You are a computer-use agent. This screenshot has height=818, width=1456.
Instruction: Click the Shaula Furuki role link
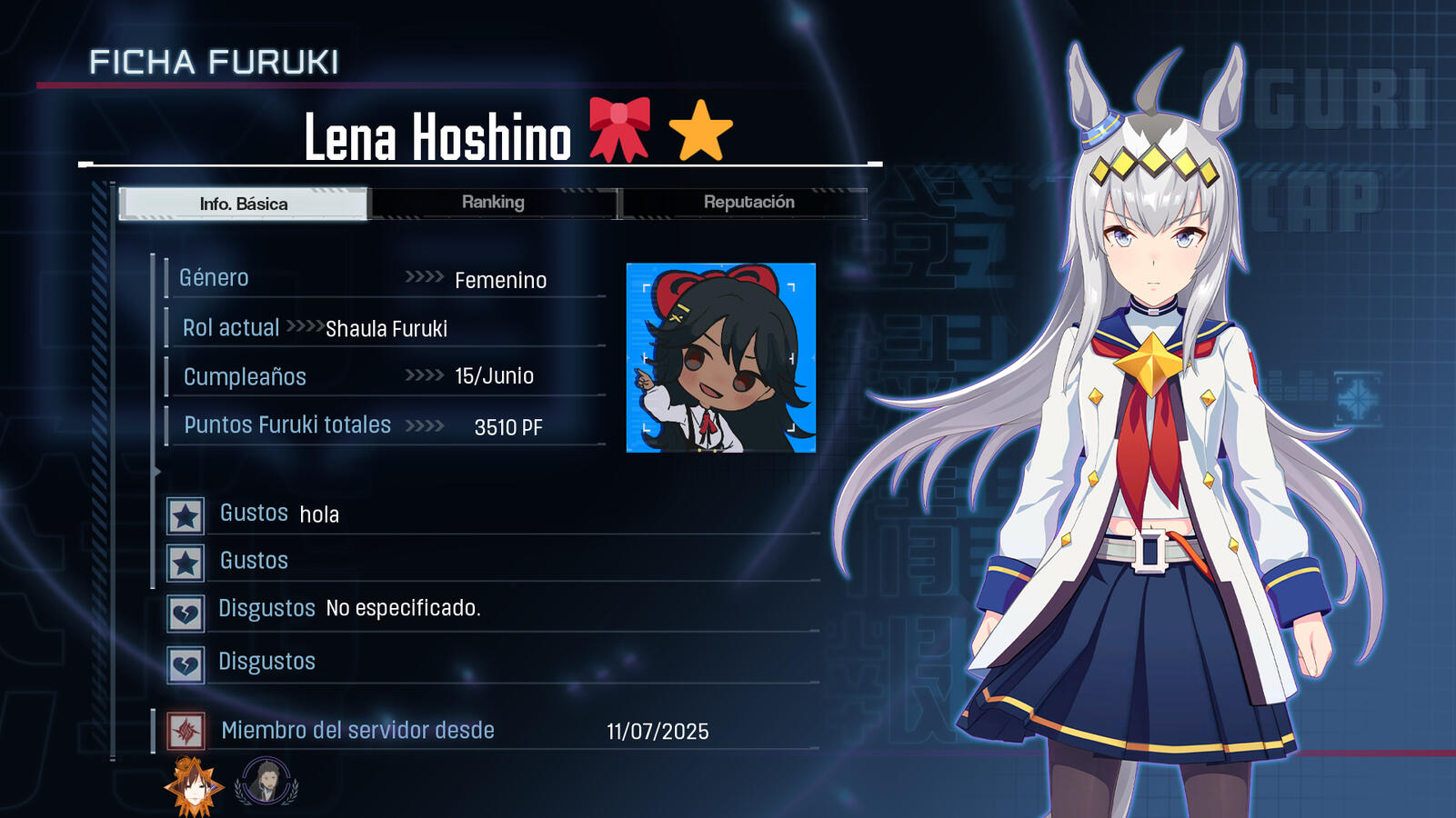click(x=386, y=328)
